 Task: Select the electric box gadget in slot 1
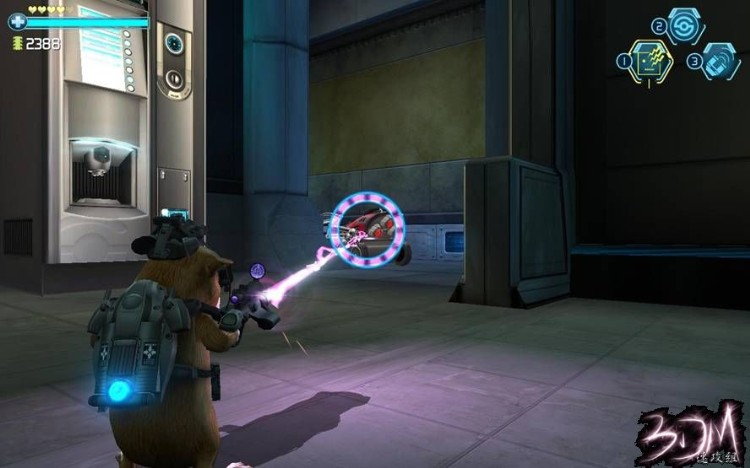(651, 61)
